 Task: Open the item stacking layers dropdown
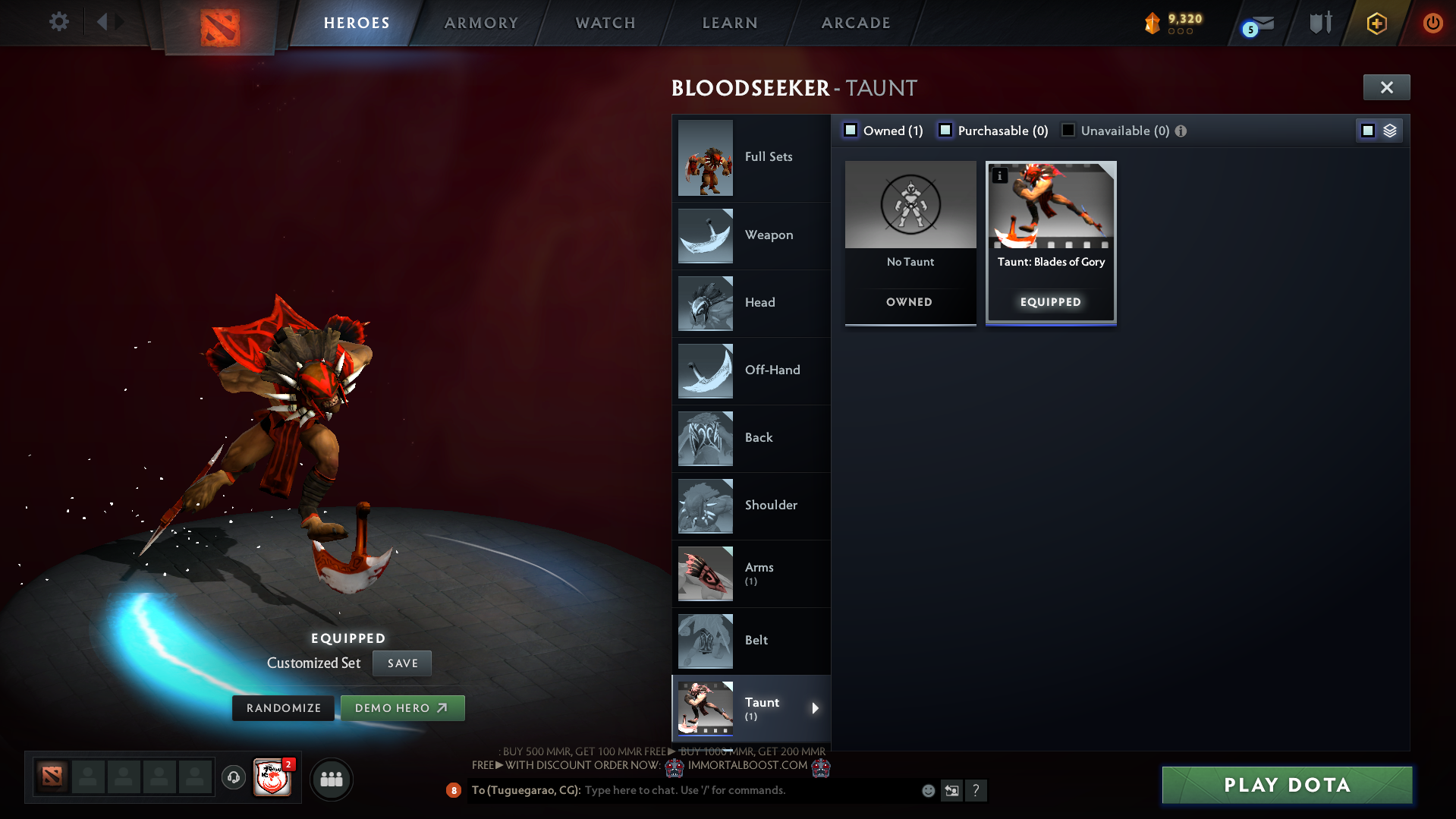[x=1390, y=130]
